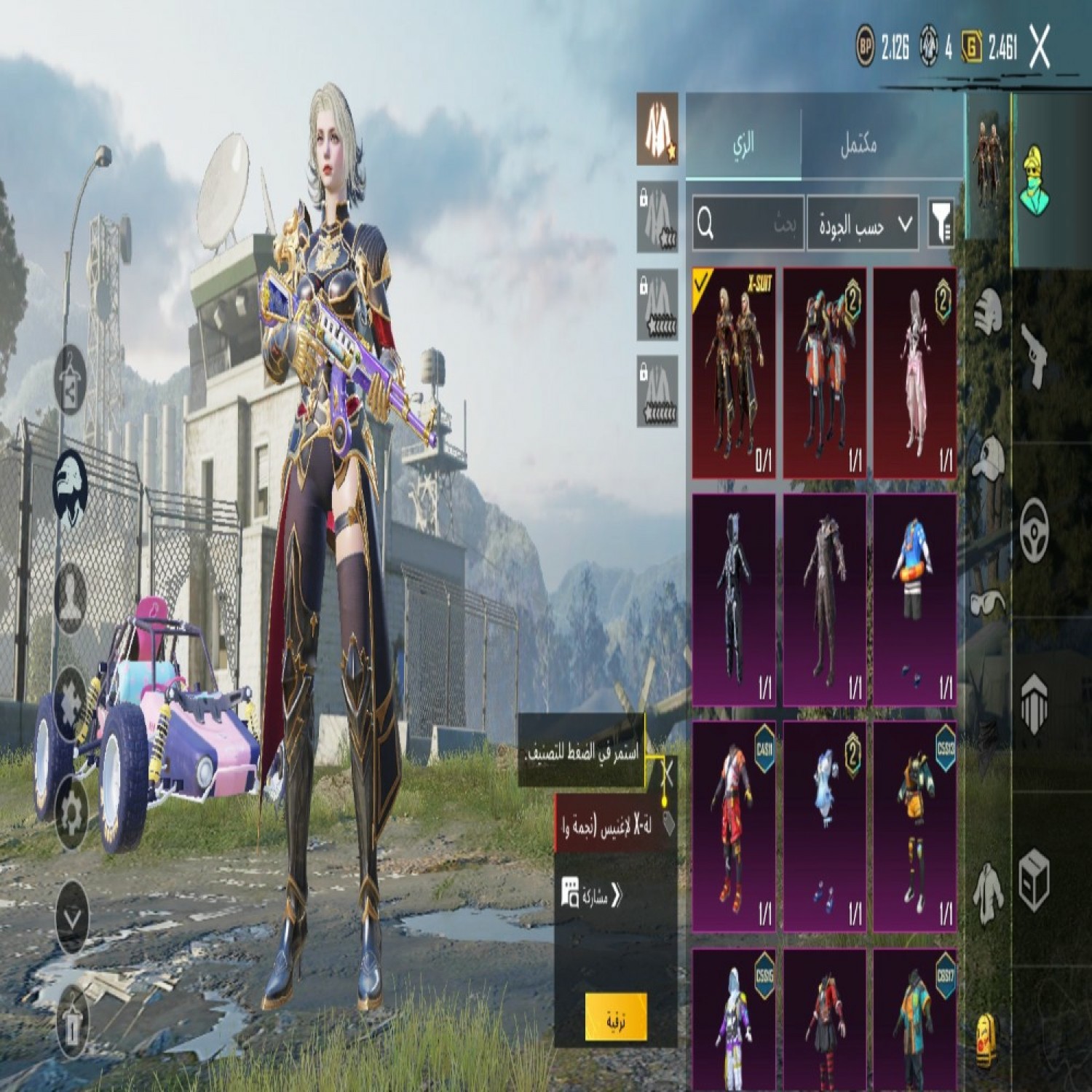Pick the blue shirt with swim ring outfit
Viewport: 1092px width, 1092px height.
click(x=914, y=599)
